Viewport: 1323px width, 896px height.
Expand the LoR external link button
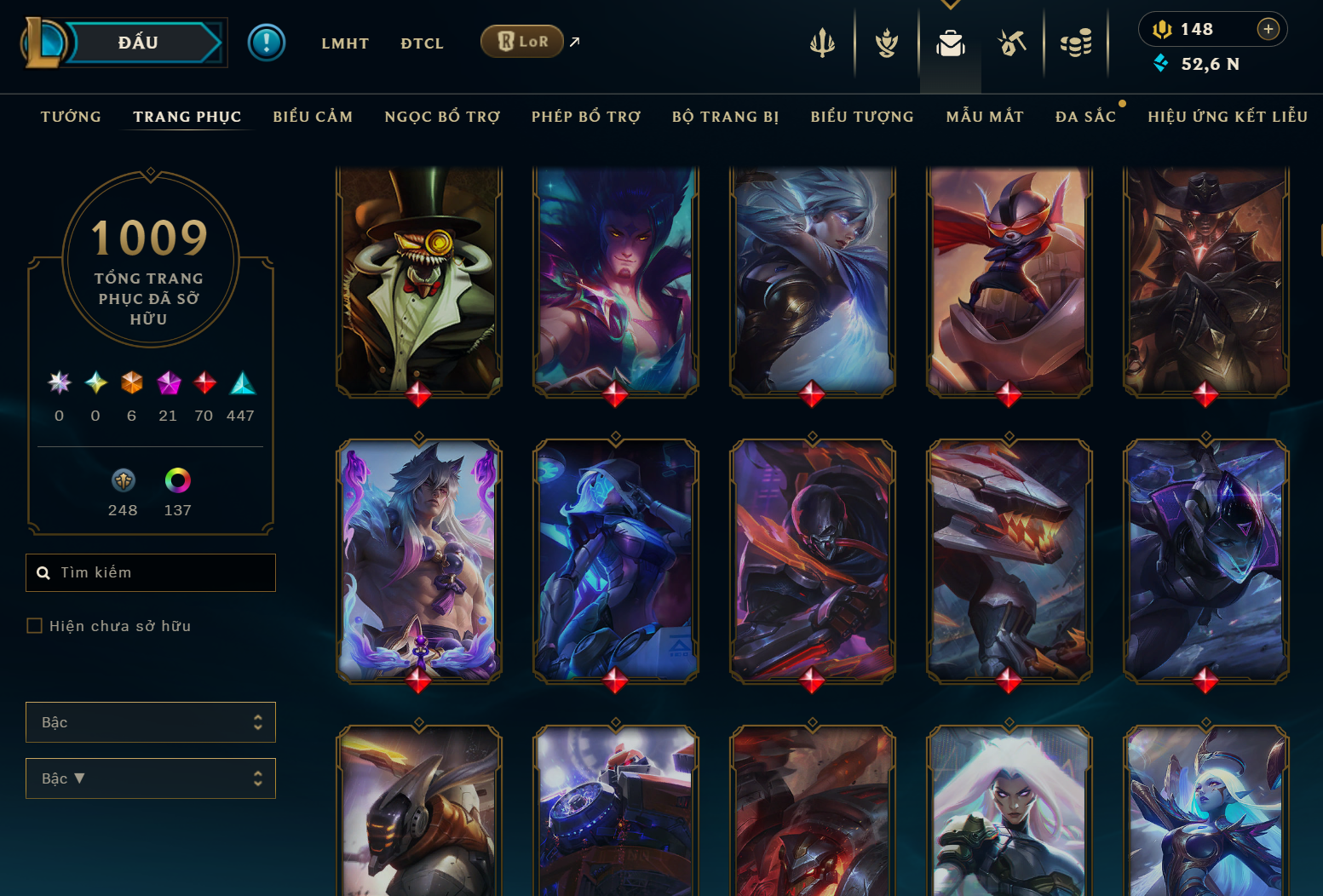[x=573, y=41]
